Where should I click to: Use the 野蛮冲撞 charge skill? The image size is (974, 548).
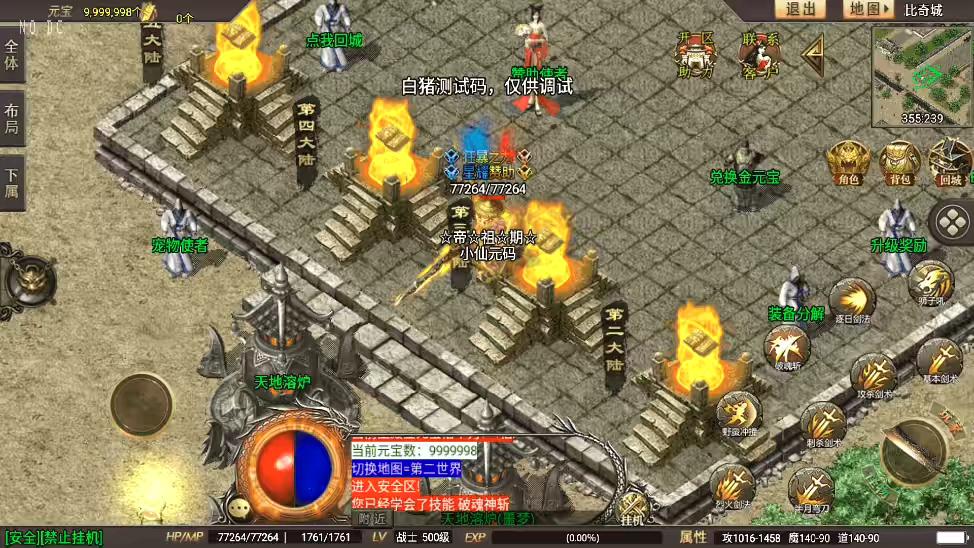pyautogui.click(x=738, y=413)
